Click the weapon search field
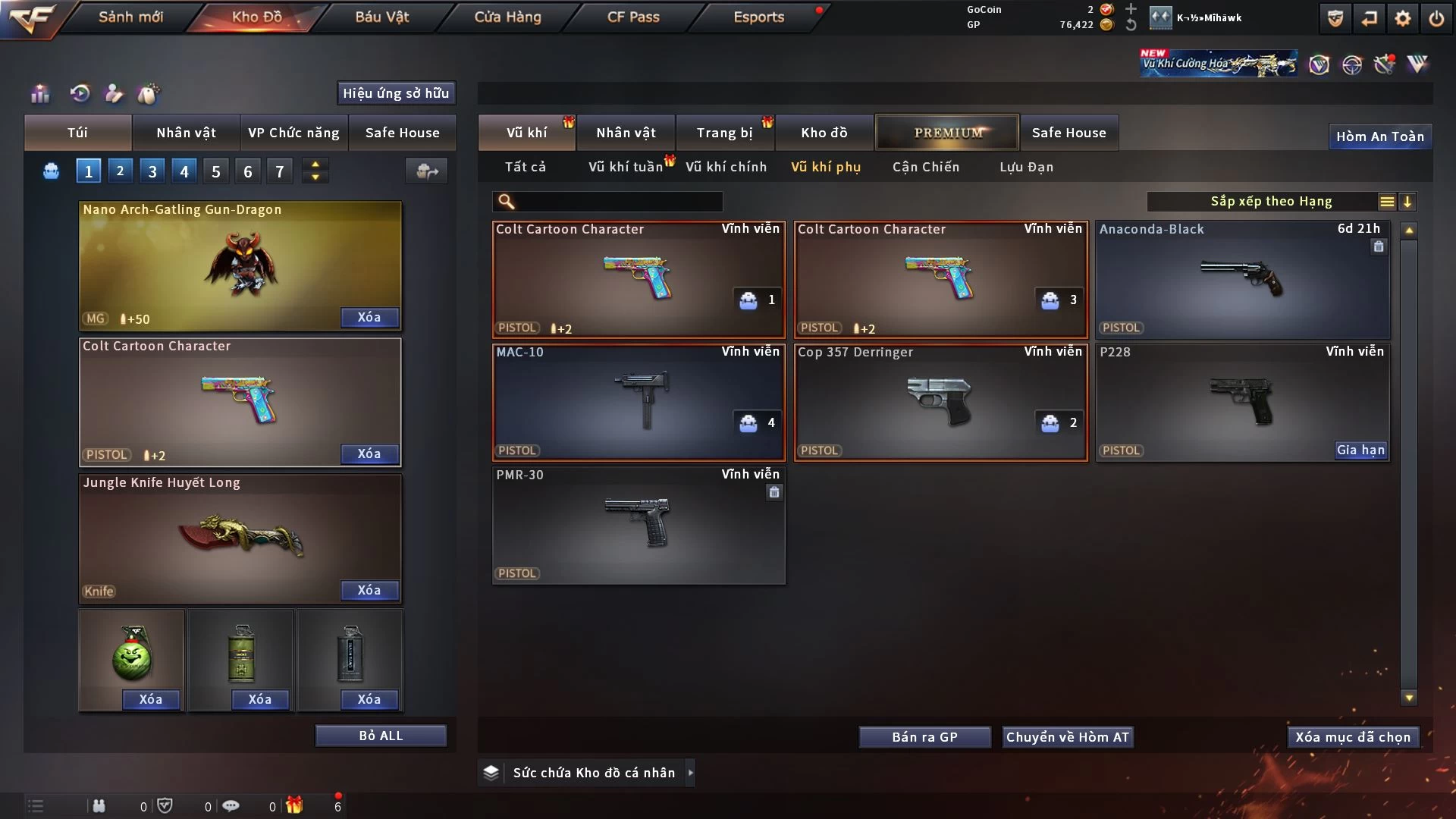 tap(618, 202)
